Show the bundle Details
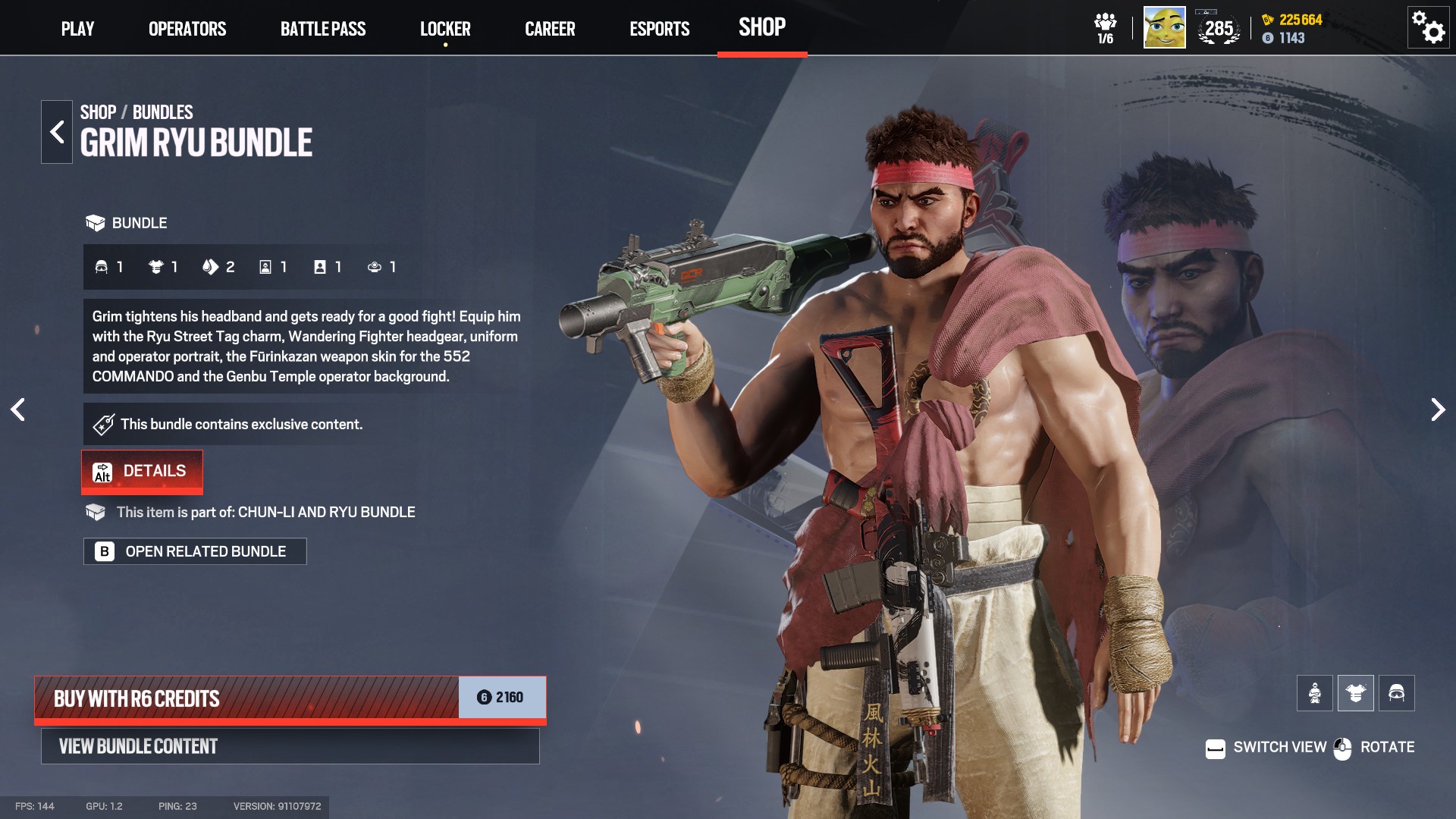This screenshot has width=1456, height=819. coord(142,471)
